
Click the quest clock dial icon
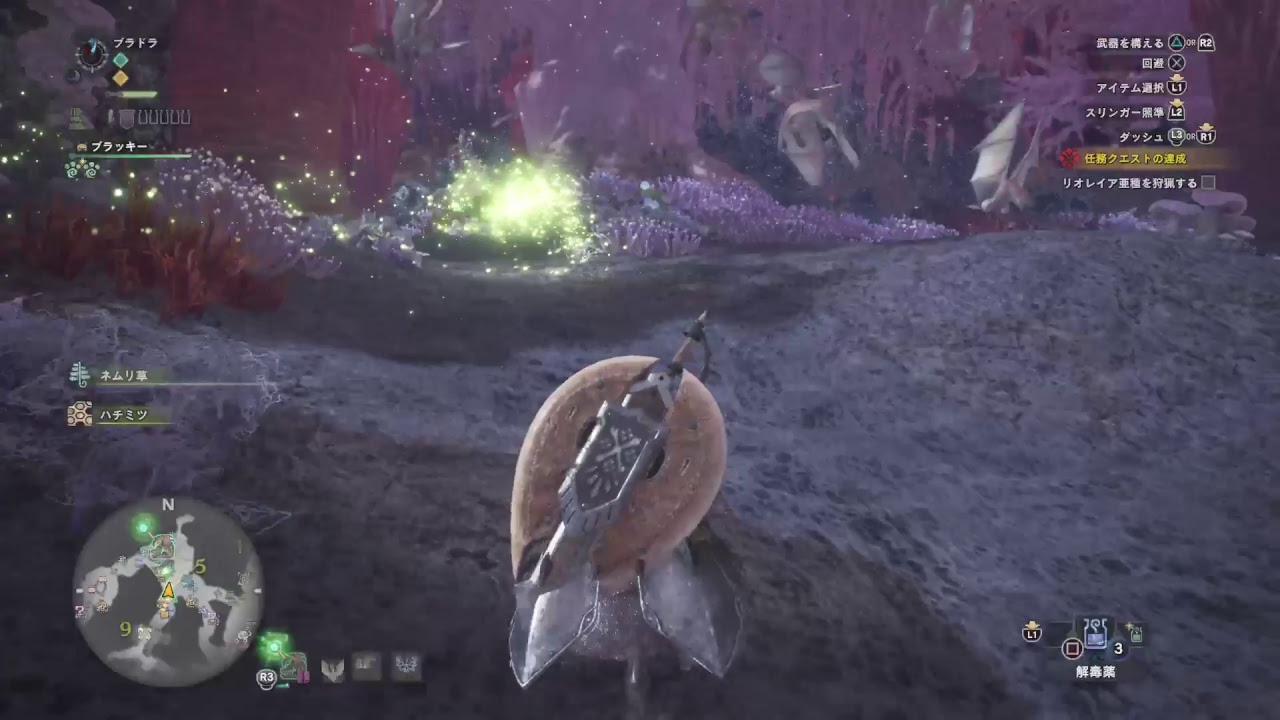pyautogui.click(x=92, y=54)
